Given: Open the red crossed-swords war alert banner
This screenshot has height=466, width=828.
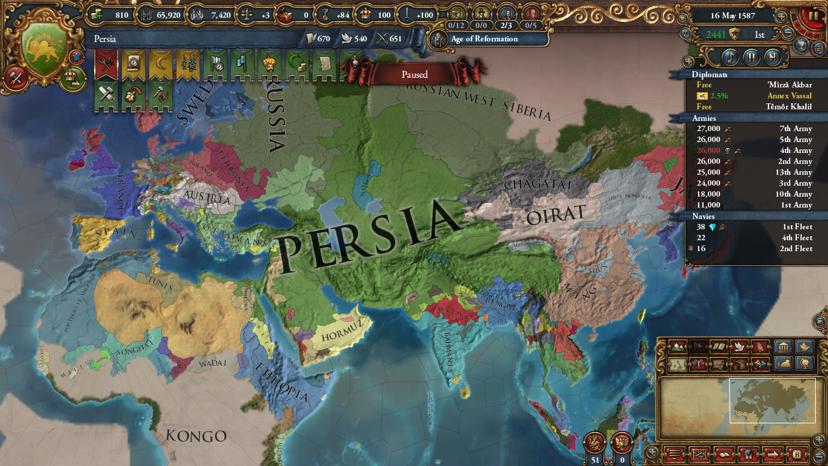Looking at the screenshot, I should pyautogui.click(x=107, y=65).
